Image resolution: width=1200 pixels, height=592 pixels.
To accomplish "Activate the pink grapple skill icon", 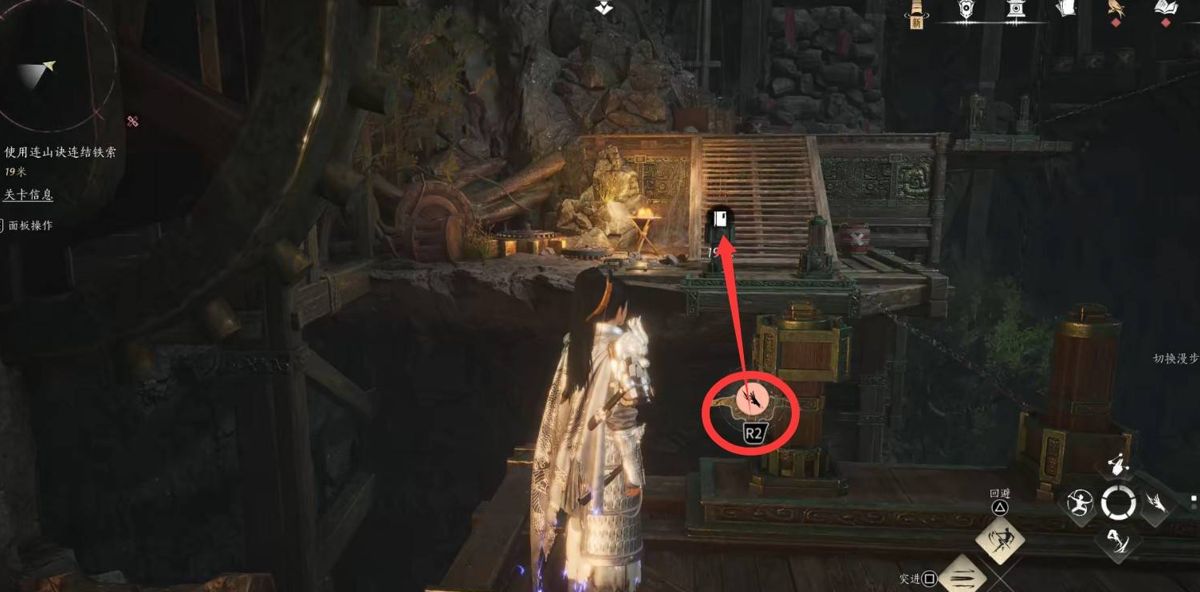I will pos(752,400).
